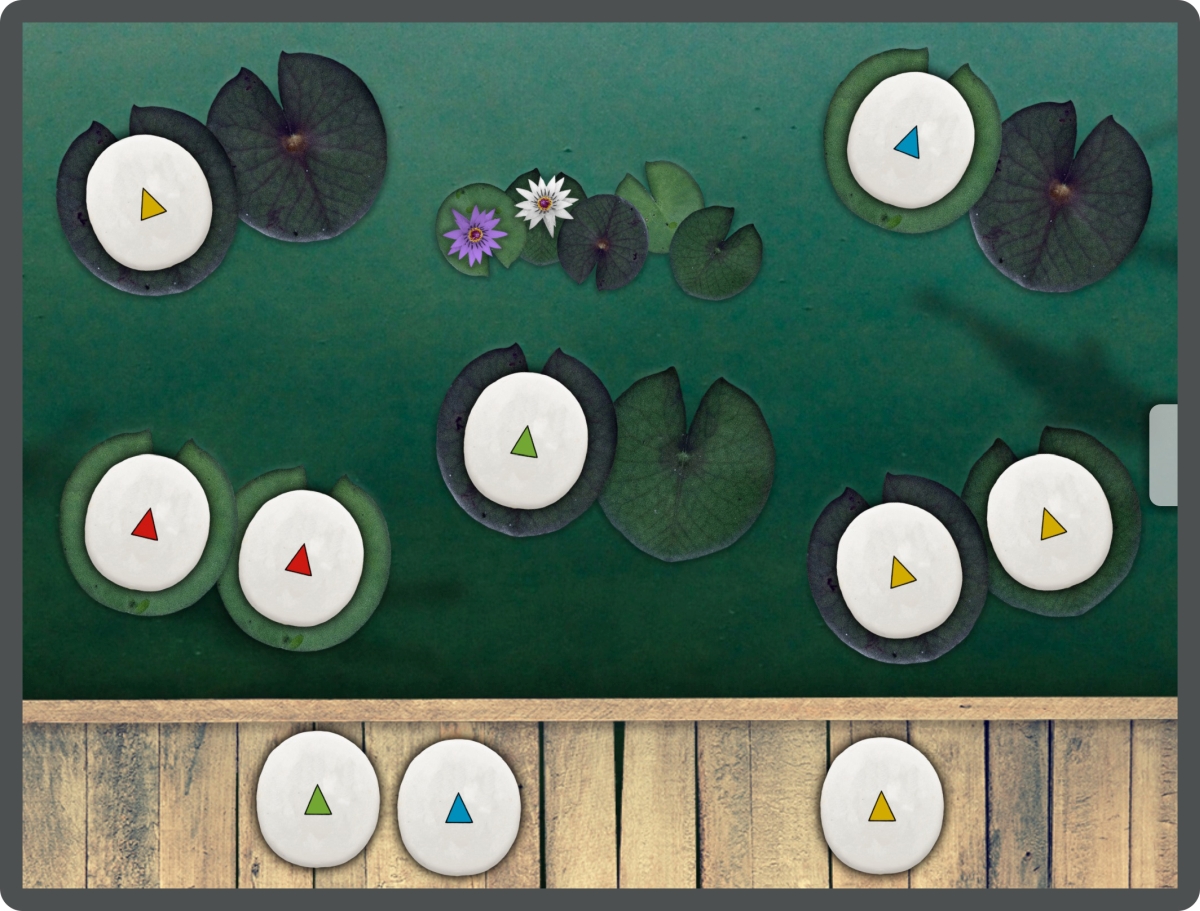Viewport: 1200px width, 911px height.
Task: Select the green triangle stone on the wooden dock
Action: coord(318,799)
